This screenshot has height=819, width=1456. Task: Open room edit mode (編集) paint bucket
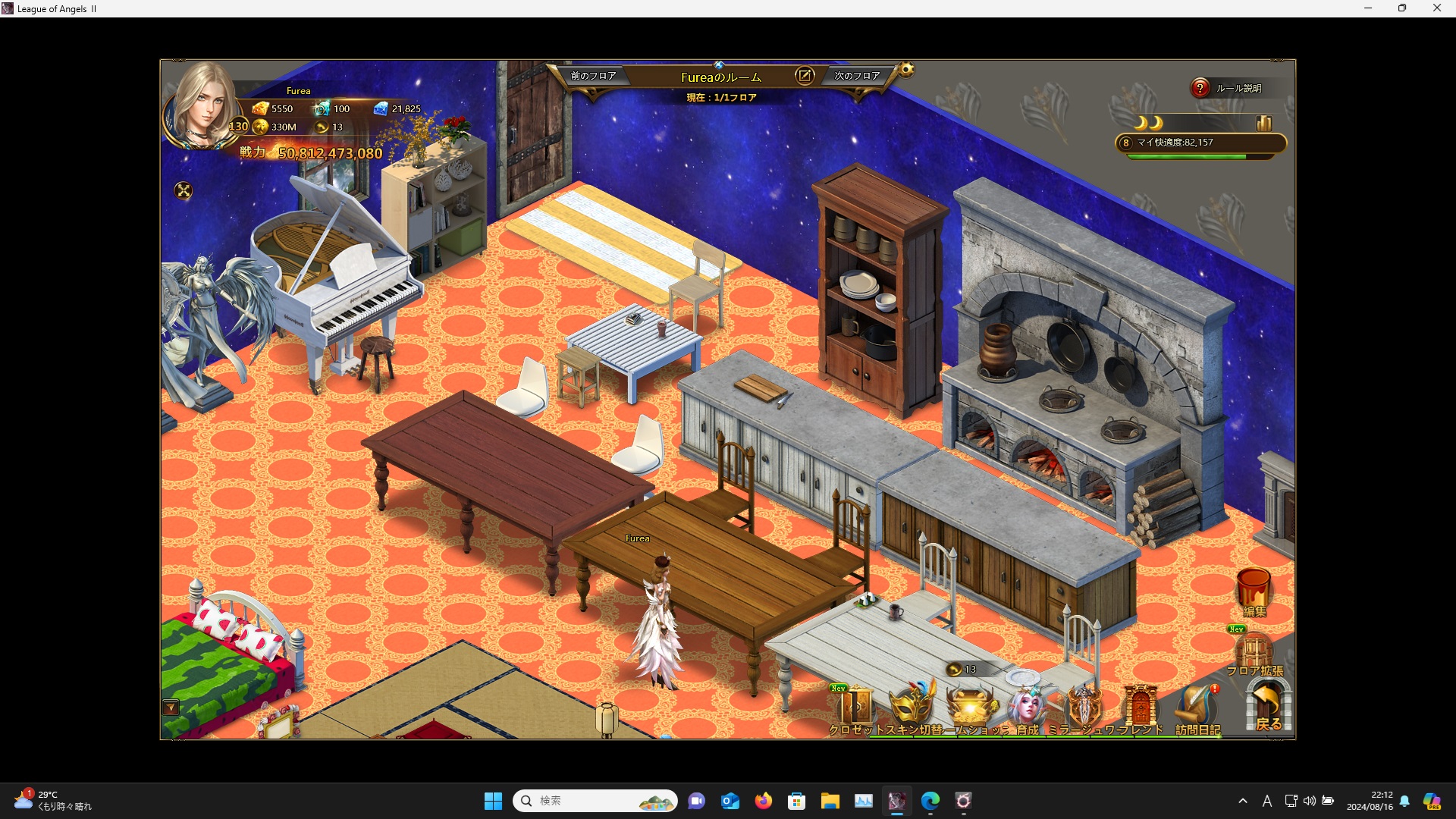click(x=1254, y=591)
